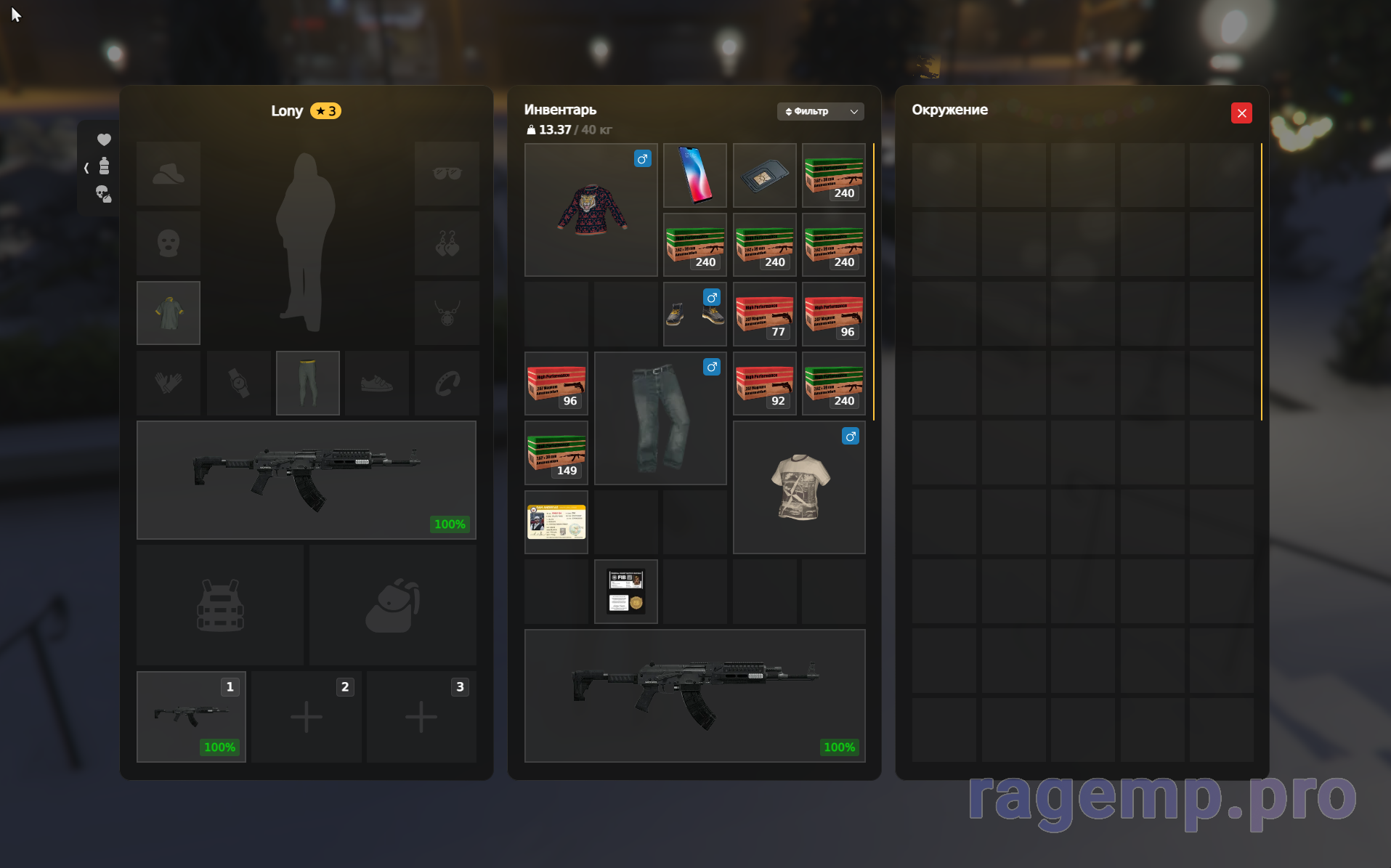This screenshot has height=868, width=1391.
Task: Open the Фильтр dropdown
Action: (820, 111)
